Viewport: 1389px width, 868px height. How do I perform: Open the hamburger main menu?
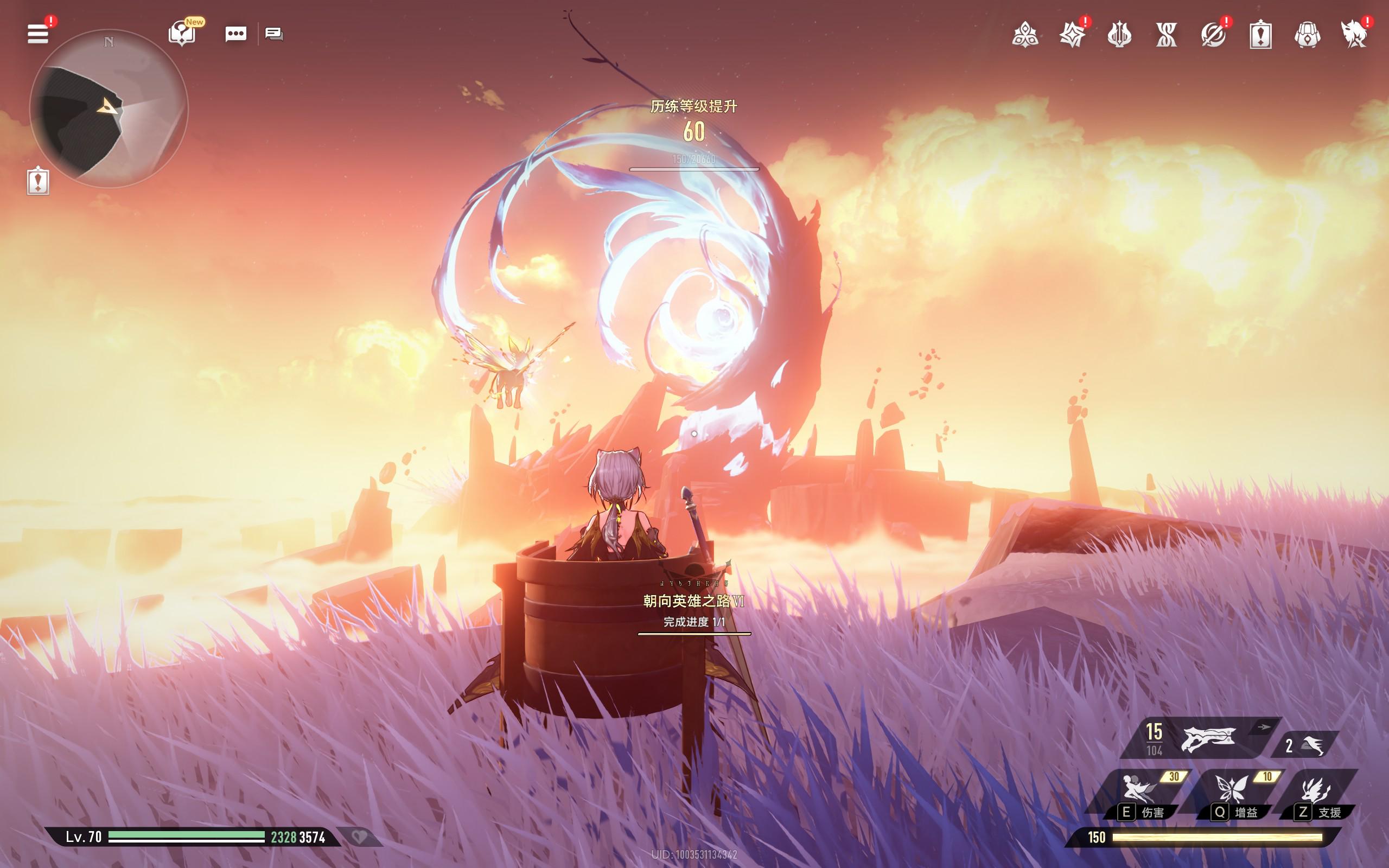tap(38, 34)
